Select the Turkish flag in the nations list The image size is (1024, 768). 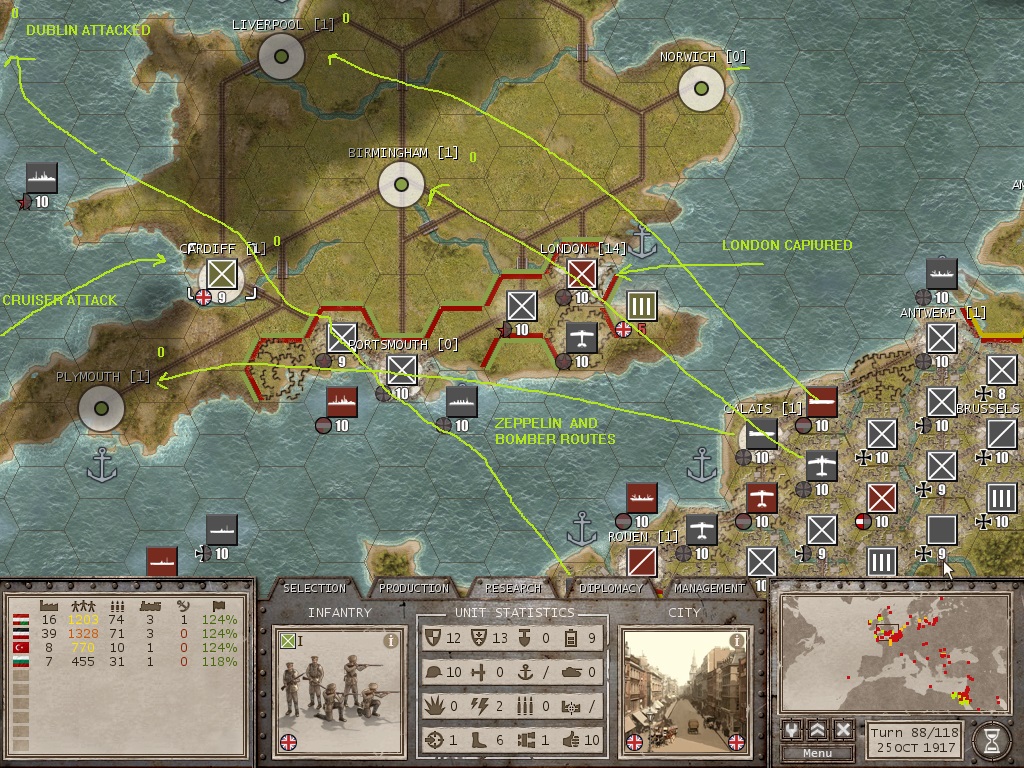[x=19, y=648]
